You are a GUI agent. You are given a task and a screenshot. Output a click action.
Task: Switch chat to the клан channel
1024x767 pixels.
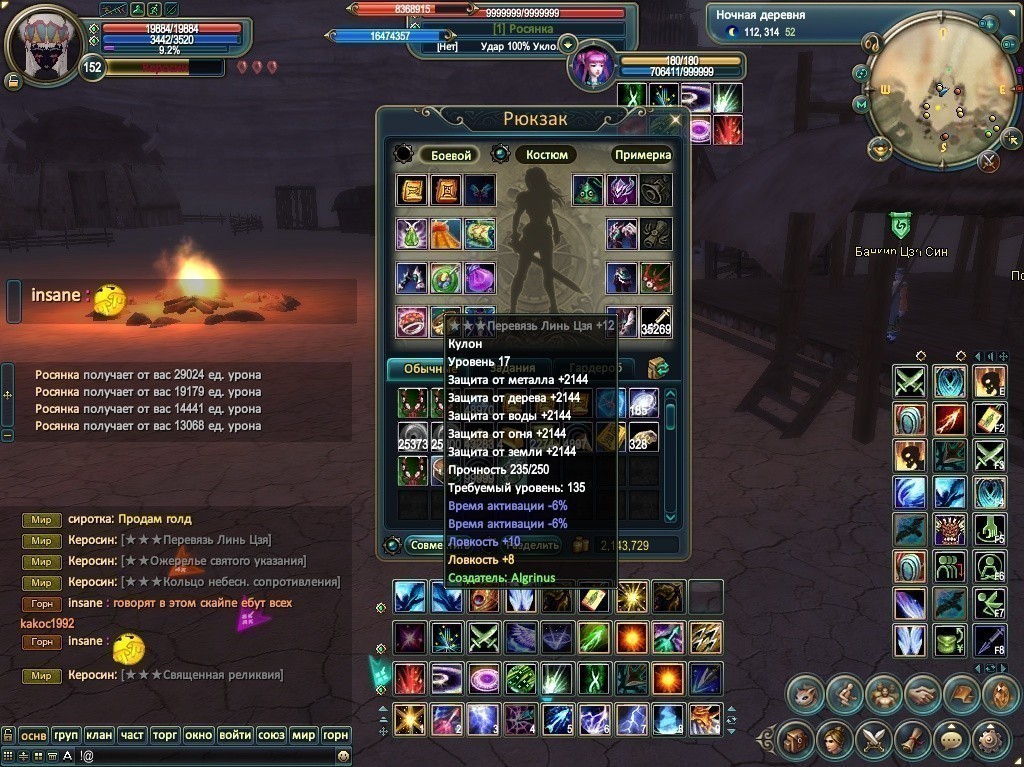click(99, 736)
